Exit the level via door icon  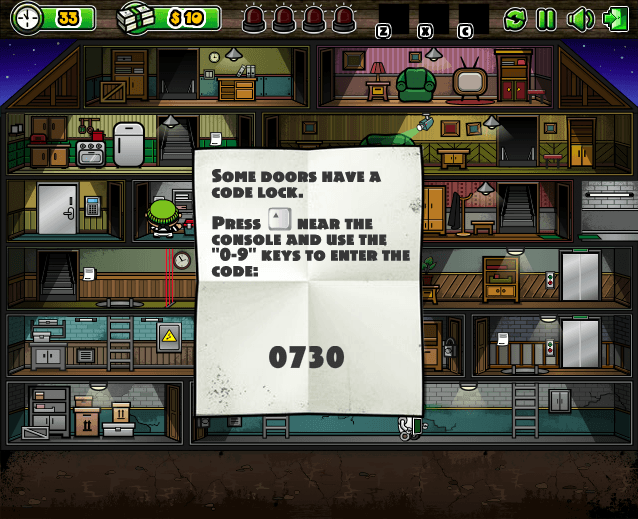coord(613,18)
